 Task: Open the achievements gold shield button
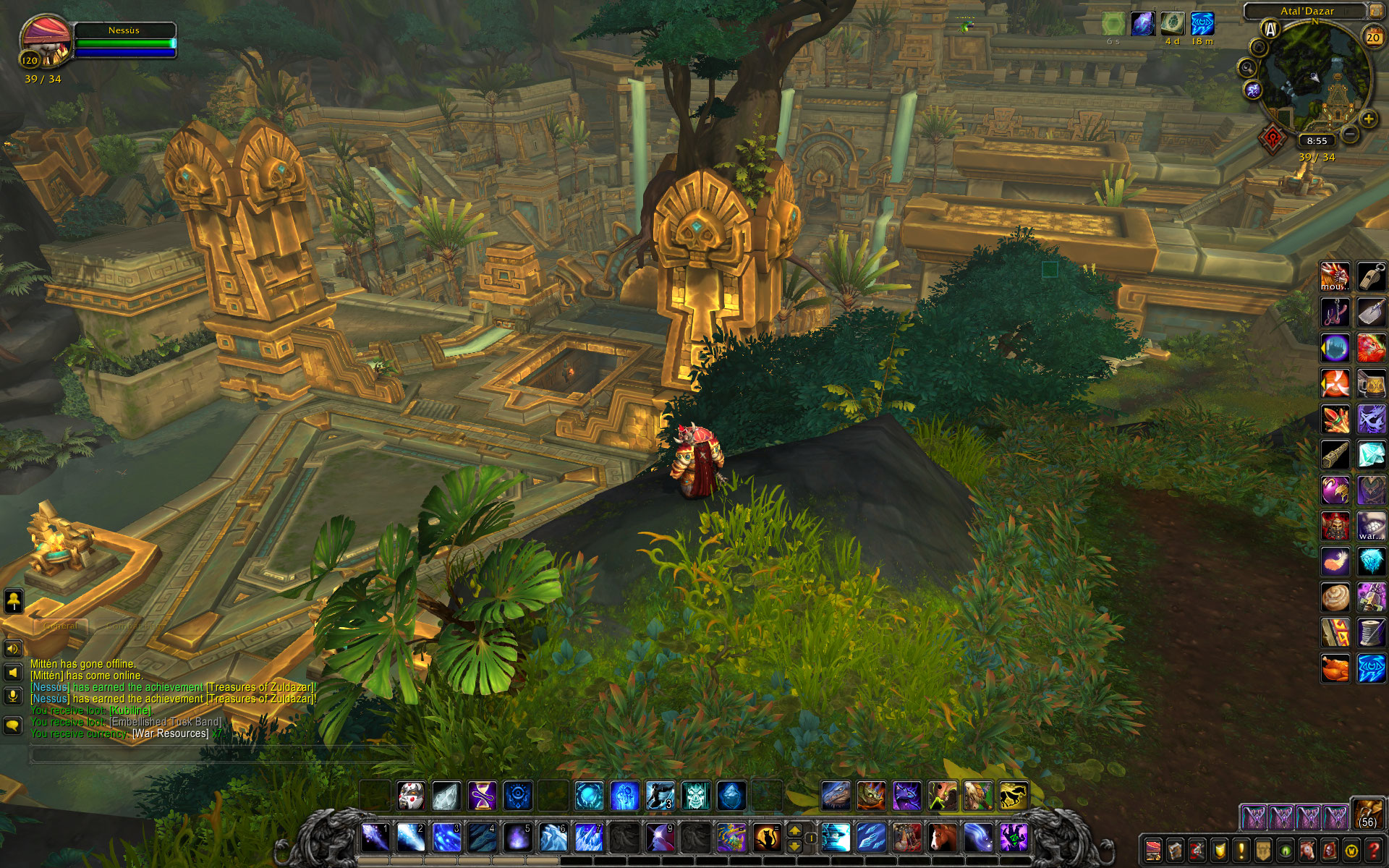(x=1219, y=849)
